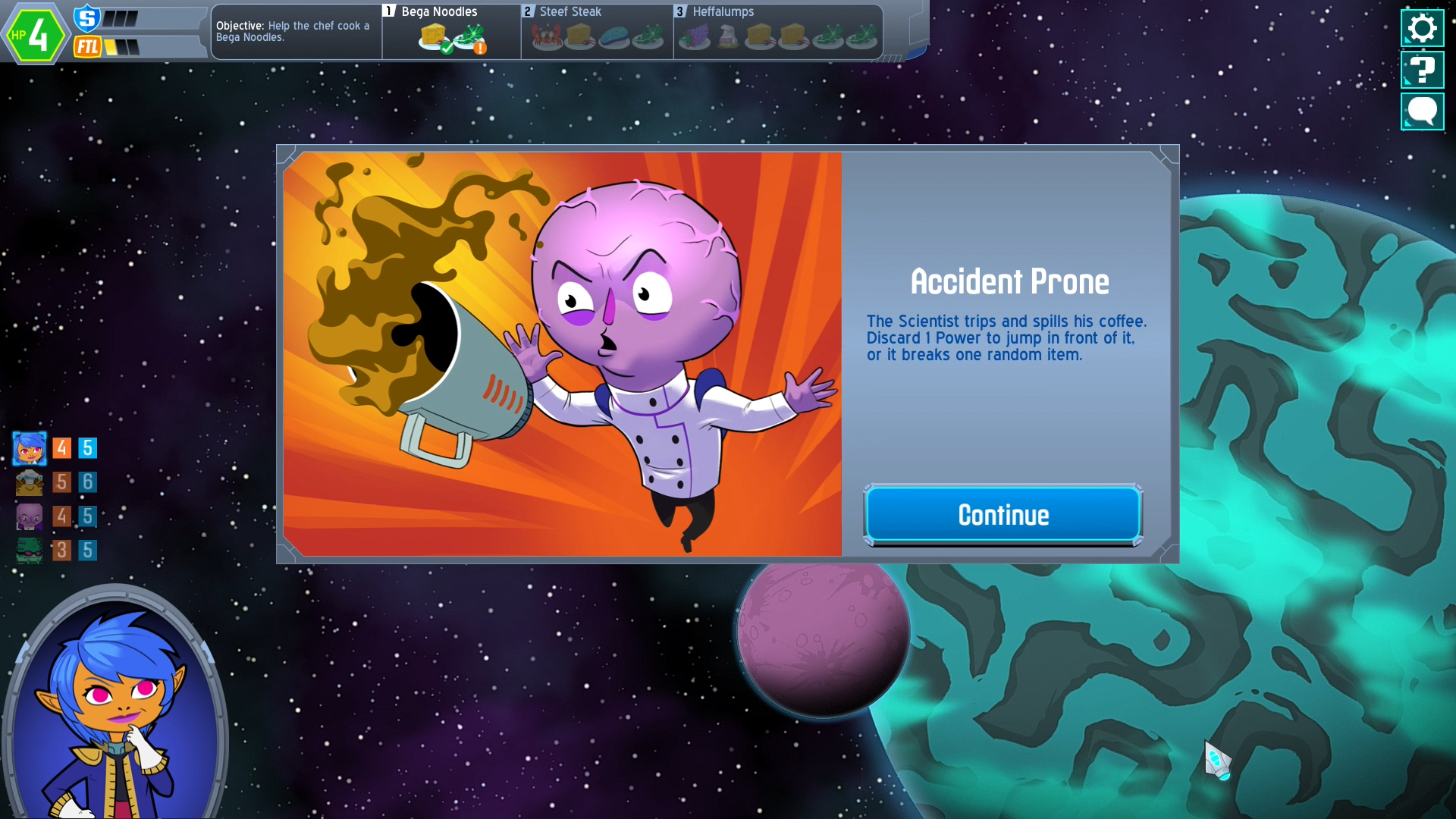Image resolution: width=1456 pixels, height=819 pixels.
Task: Open the settings gear menu
Action: [x=1422, y=29]
